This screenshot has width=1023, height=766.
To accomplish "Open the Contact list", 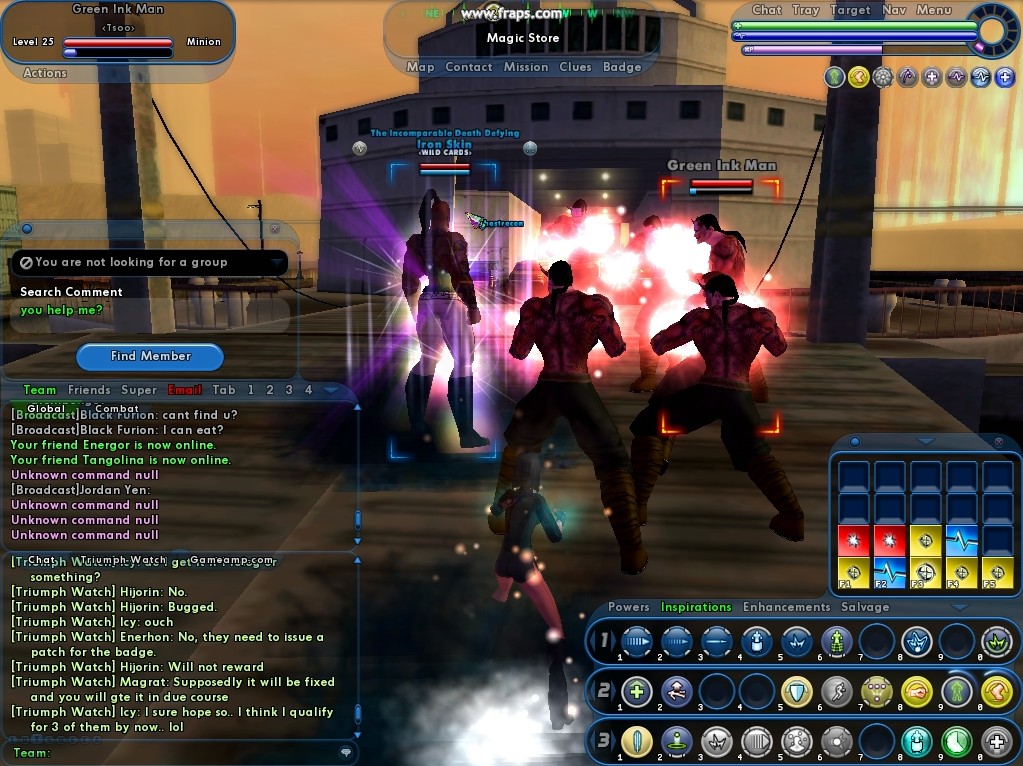I will [x=469, y=67].
